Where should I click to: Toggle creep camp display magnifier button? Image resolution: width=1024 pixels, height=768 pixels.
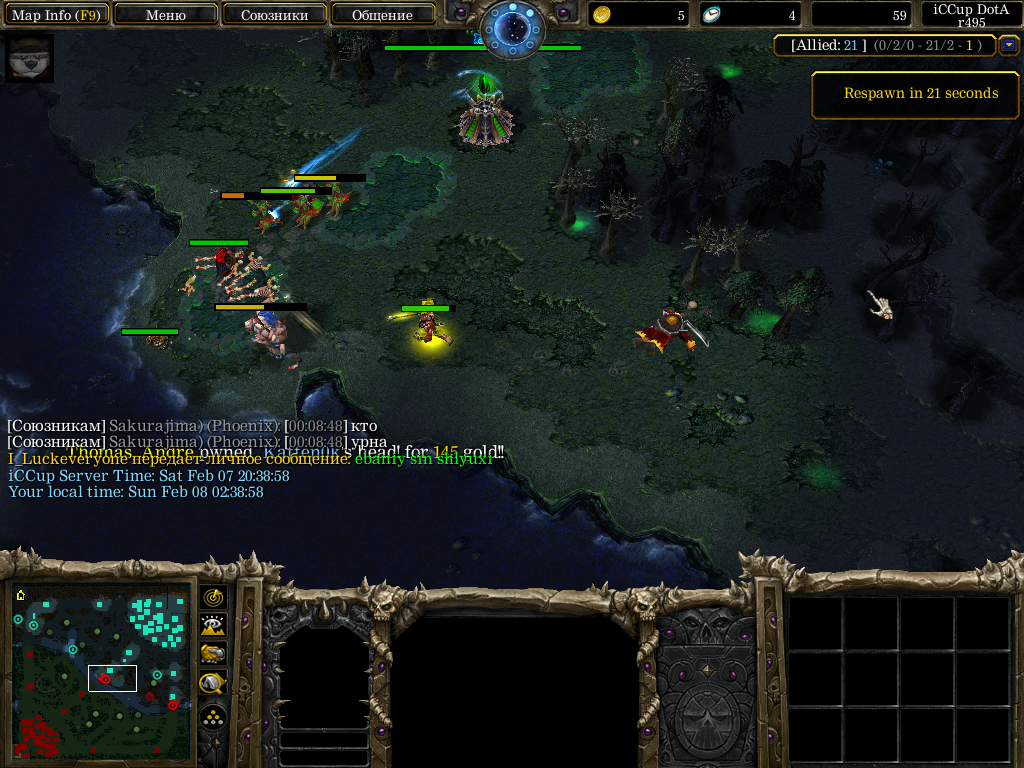[x=213, y=683]
